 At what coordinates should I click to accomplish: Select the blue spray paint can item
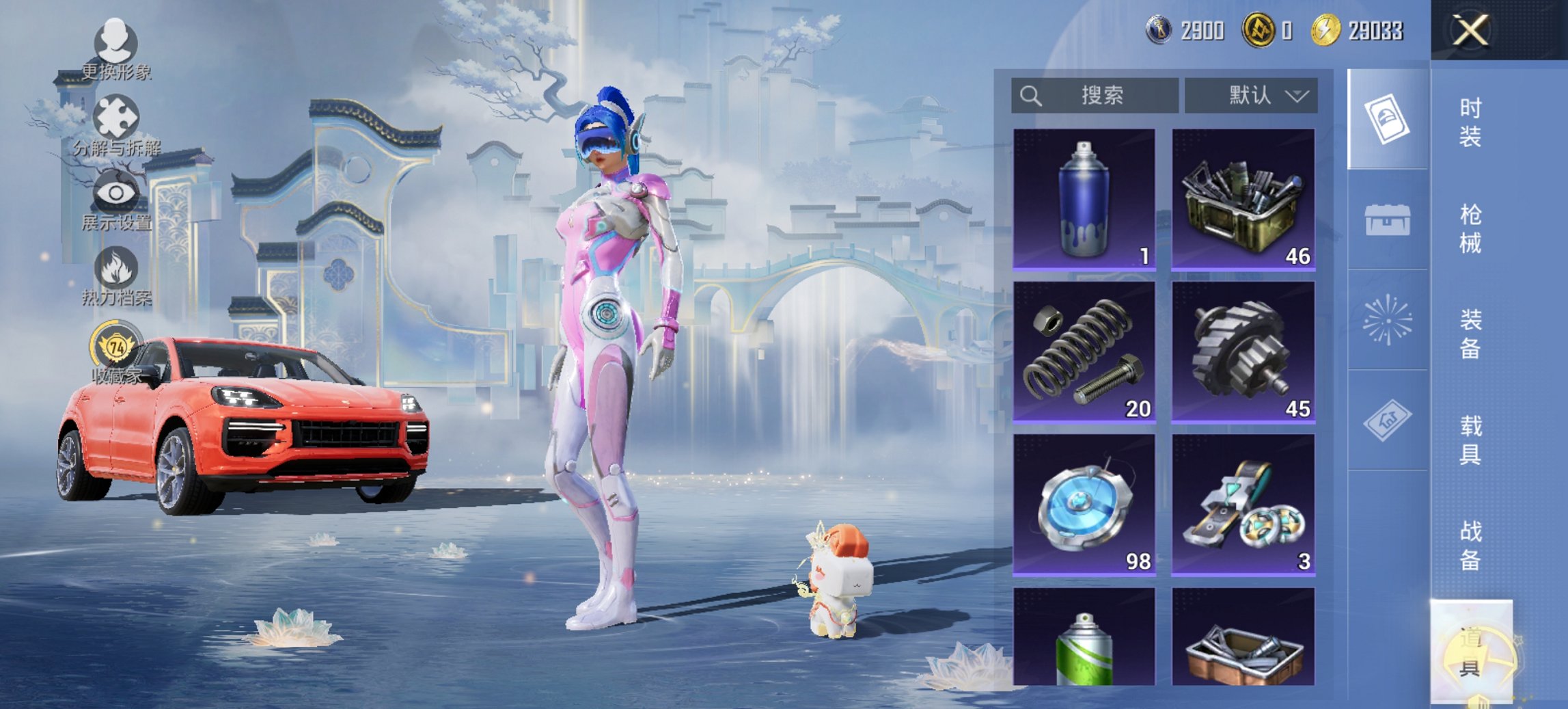(x=1084, y=199)
